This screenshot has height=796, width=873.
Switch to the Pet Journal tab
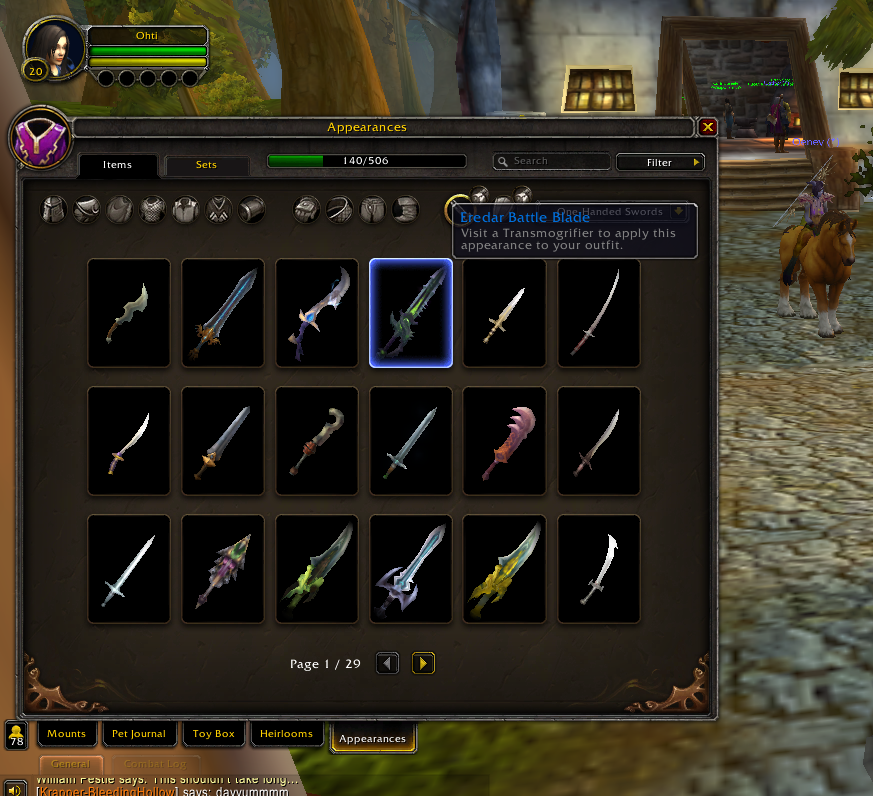pos(139,734)
